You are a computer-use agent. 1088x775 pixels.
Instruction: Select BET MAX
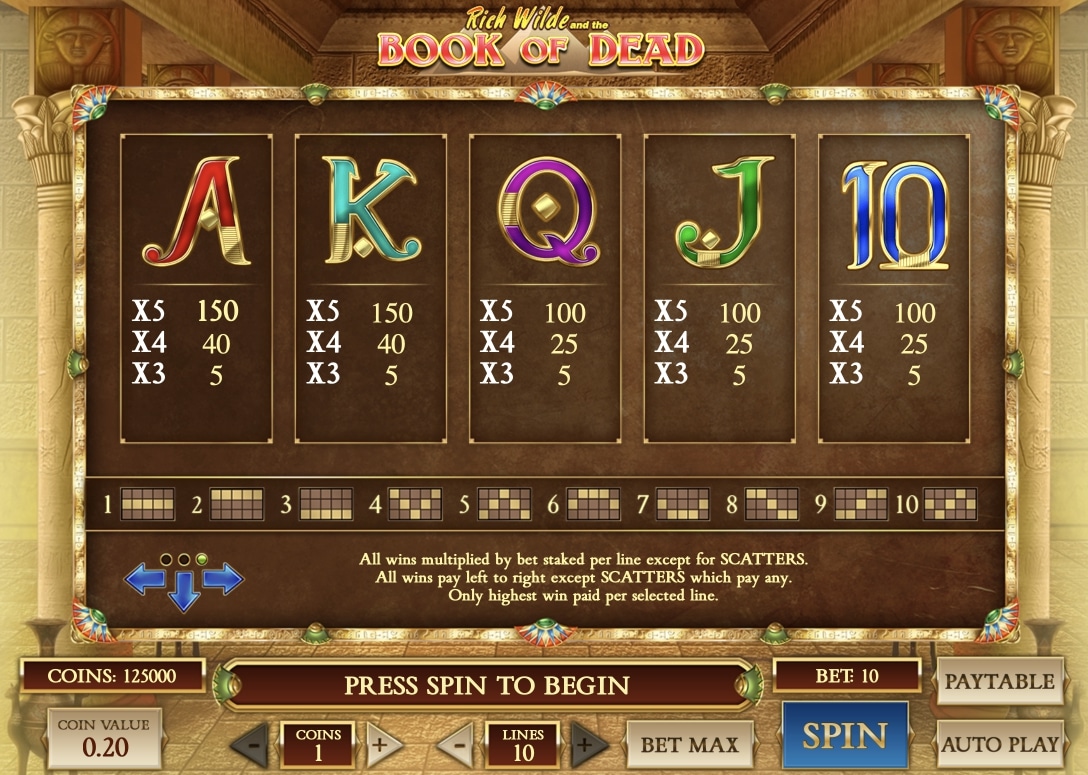pyautogui.click(x=689, y=744)
